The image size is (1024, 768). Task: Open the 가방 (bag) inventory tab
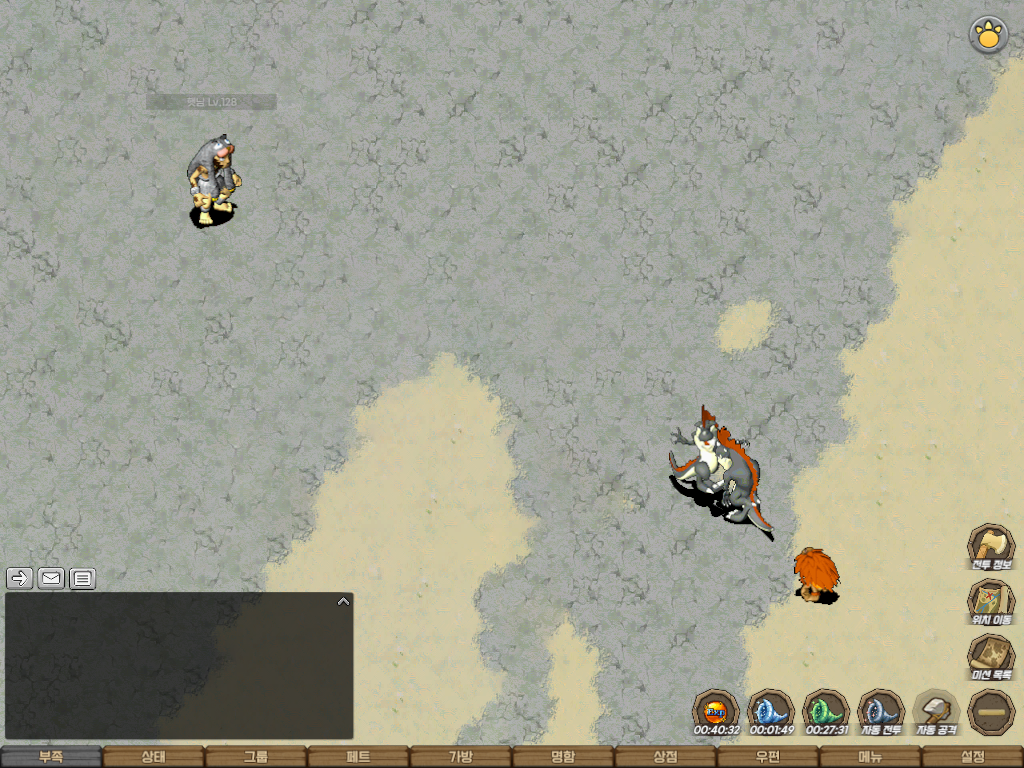pyautogui.click(x=460, y=757)
